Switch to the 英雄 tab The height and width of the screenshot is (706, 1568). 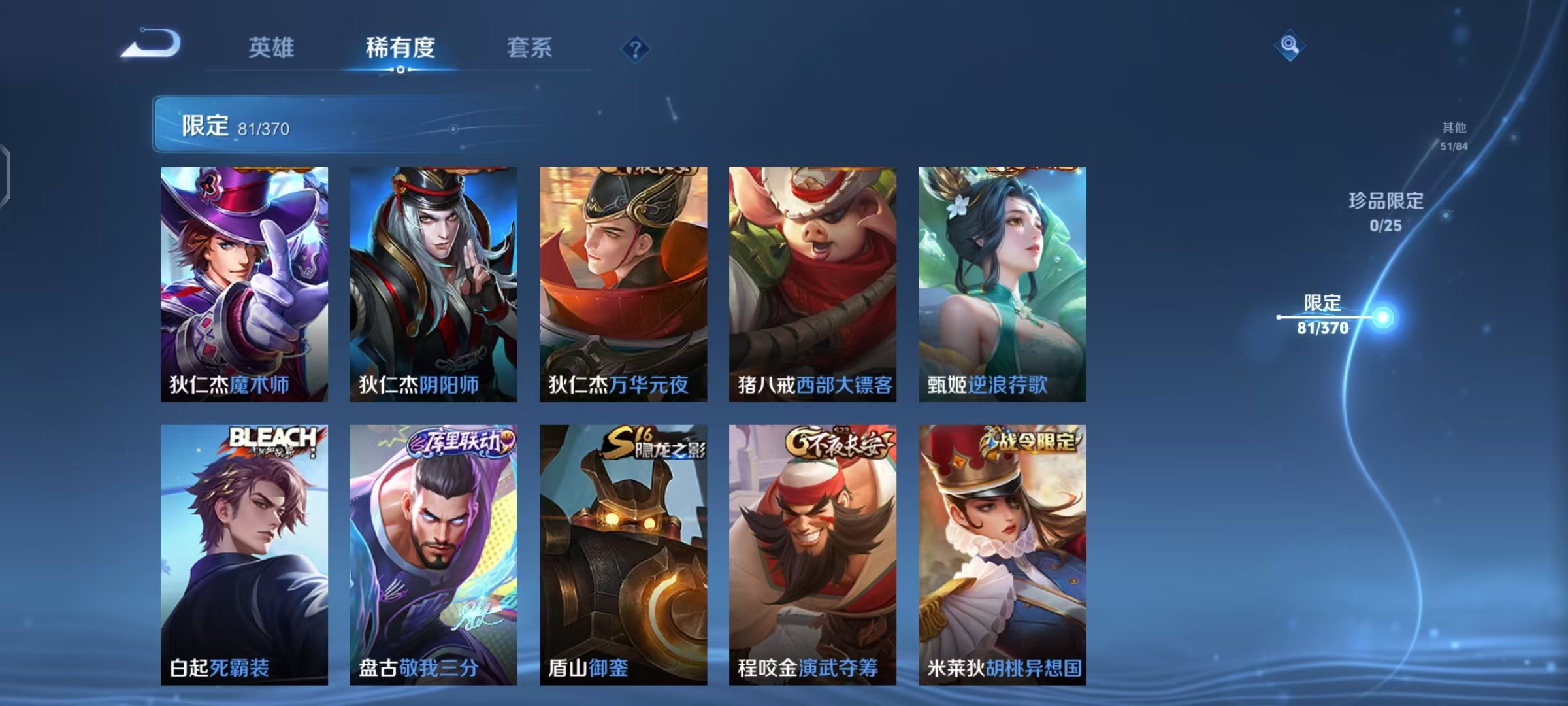click(x=272, y=47)
